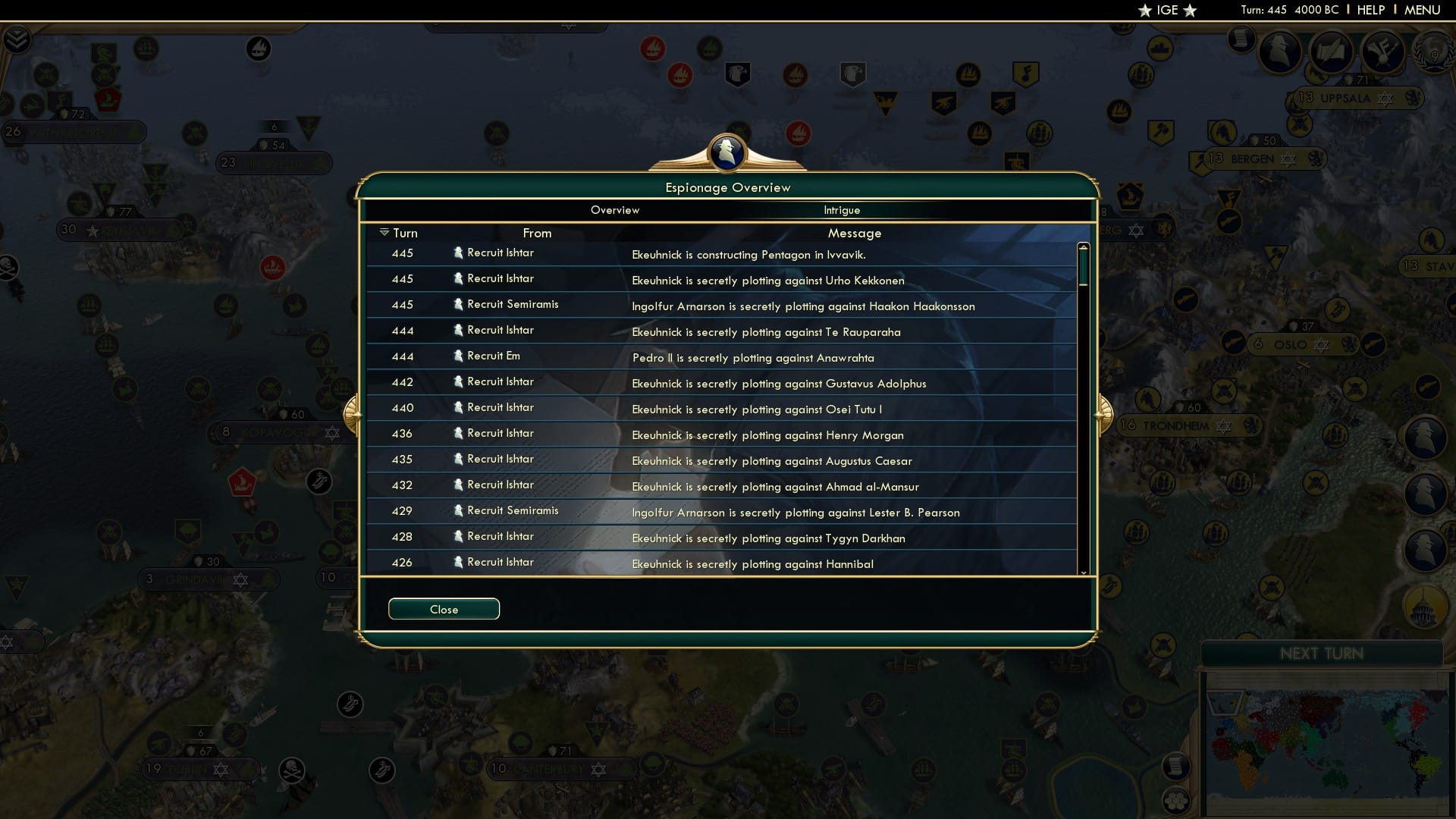Click the Star of David icon beside Uppsala
The width and height of the screenshot is (1456, 819).
1385,99
